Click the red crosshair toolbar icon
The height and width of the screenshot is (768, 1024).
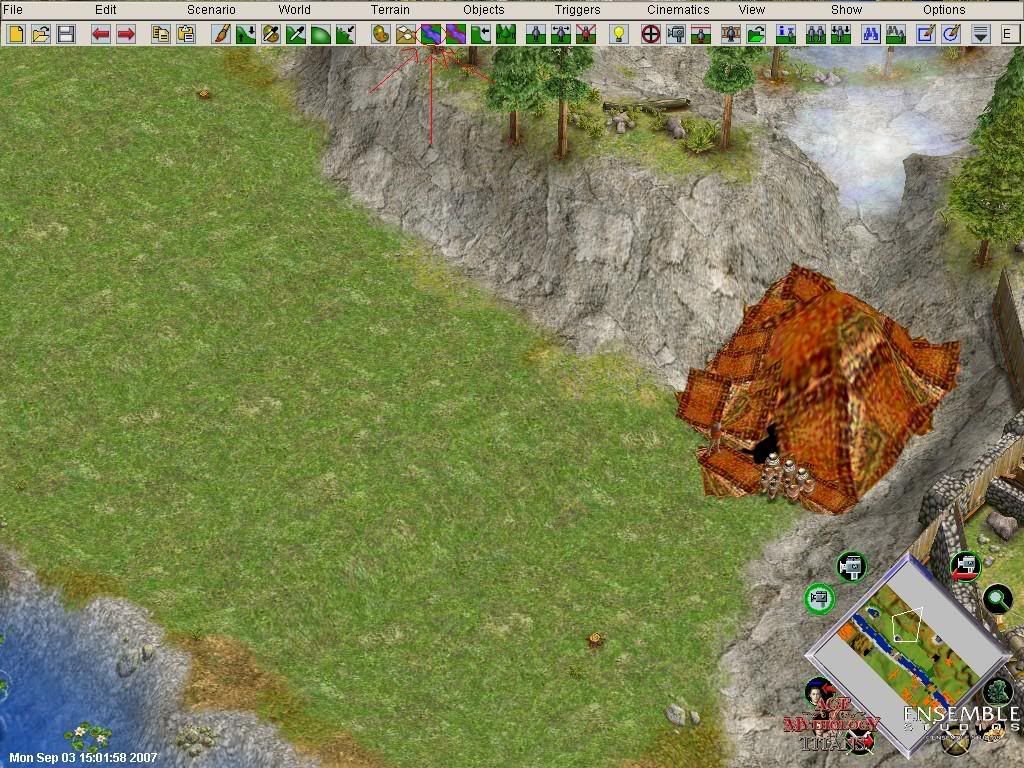click(x=650, y=34)
